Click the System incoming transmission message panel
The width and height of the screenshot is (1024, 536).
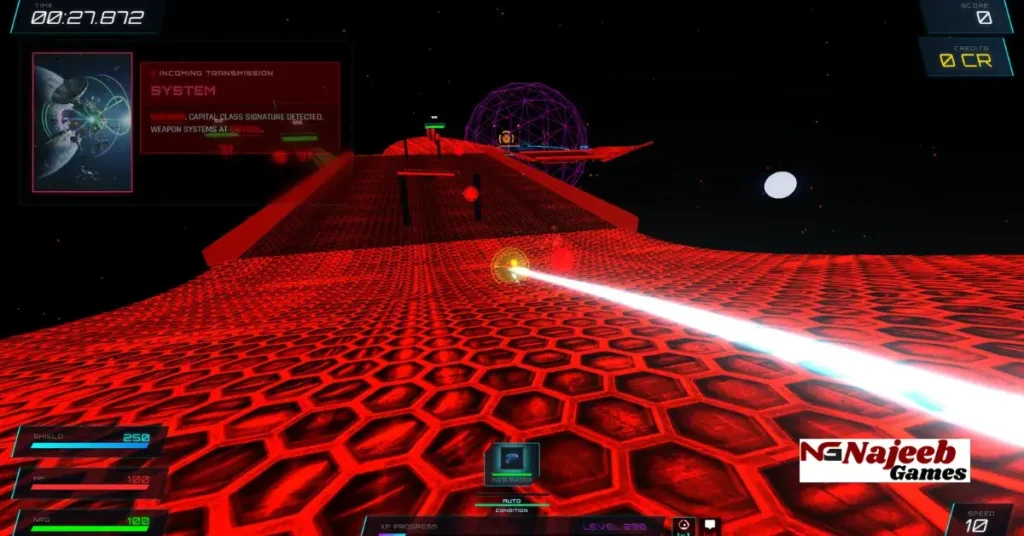pos(240,108)
